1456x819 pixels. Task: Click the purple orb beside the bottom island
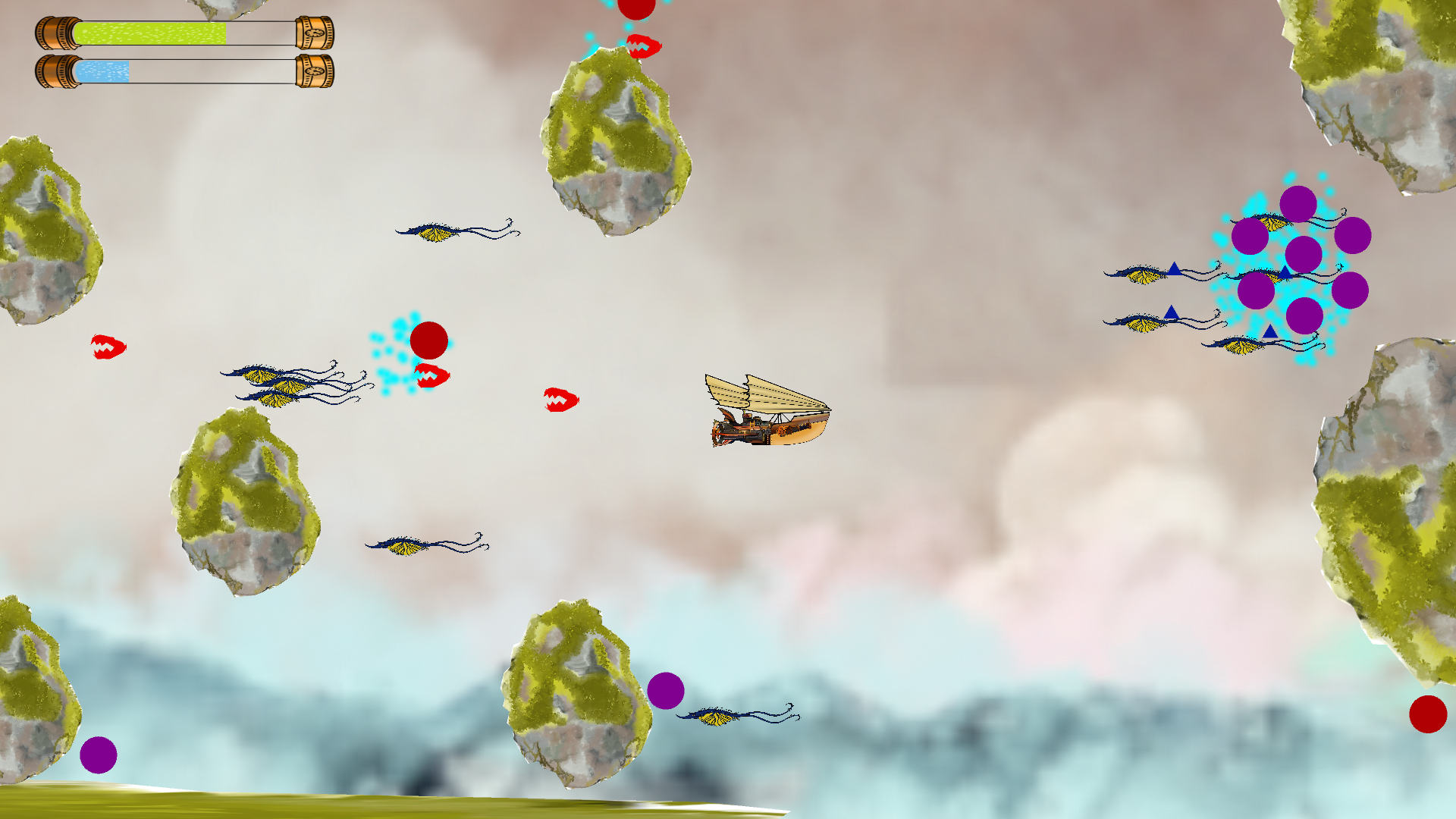(666, 692)
